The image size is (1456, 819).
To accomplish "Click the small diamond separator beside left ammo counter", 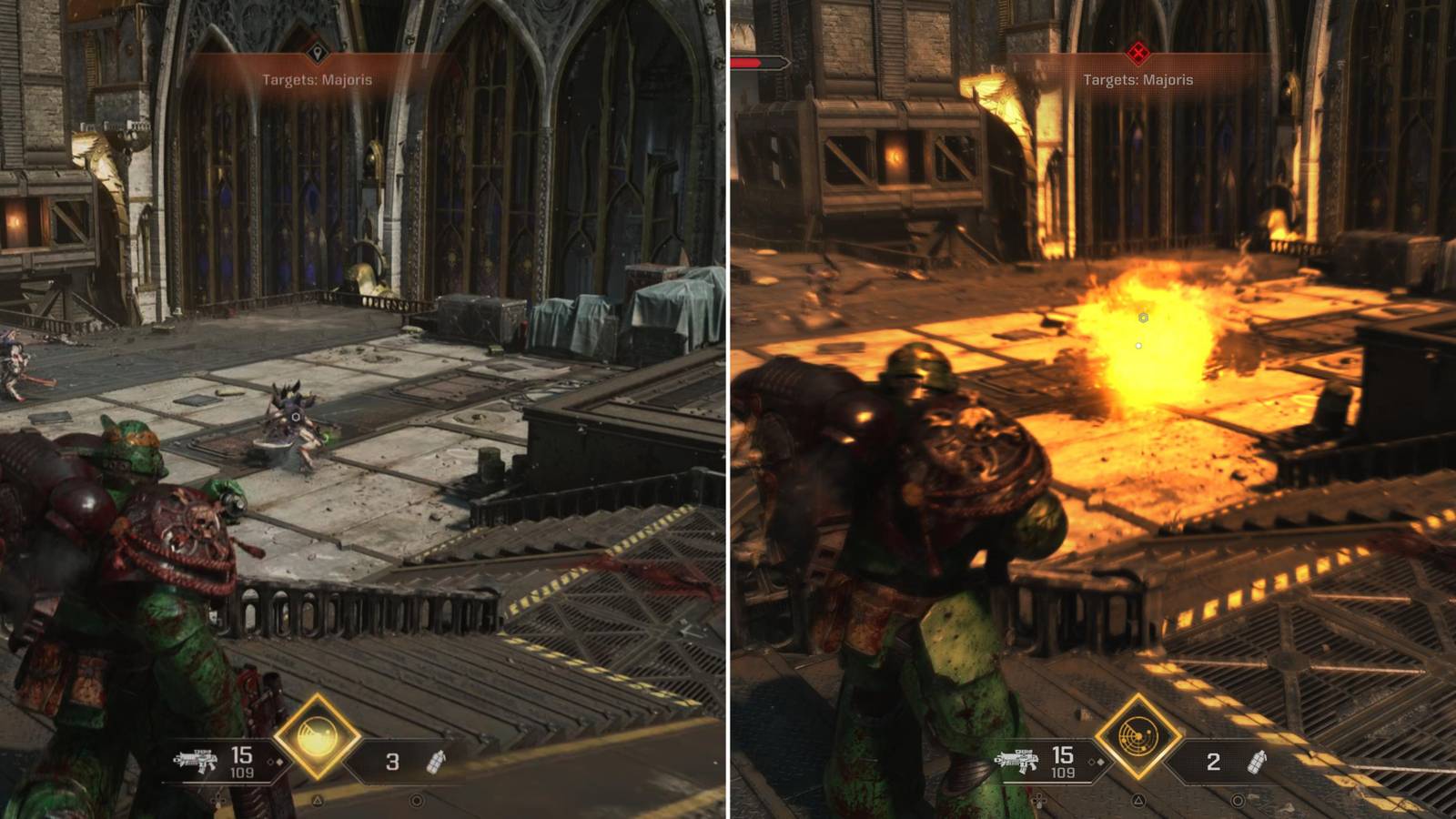I will point(275,763).
